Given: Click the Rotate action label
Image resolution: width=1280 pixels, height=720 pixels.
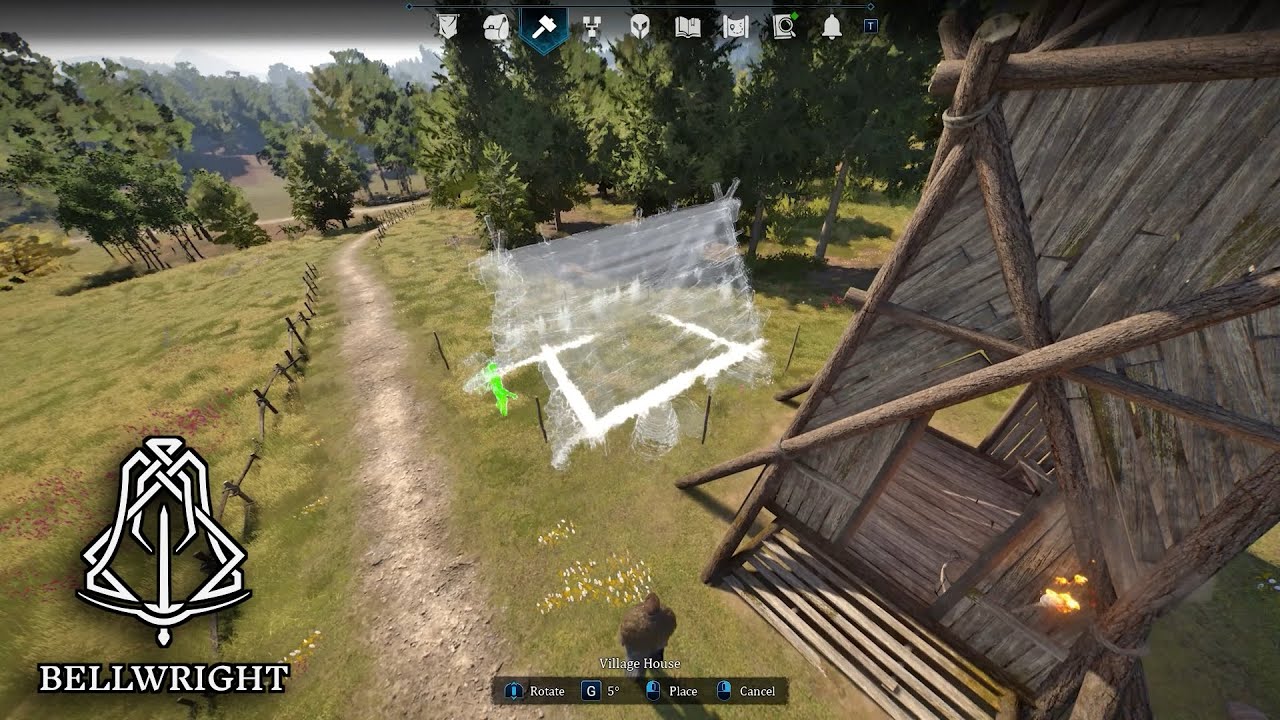Looking at the screenshot, I should pos(548,691).
